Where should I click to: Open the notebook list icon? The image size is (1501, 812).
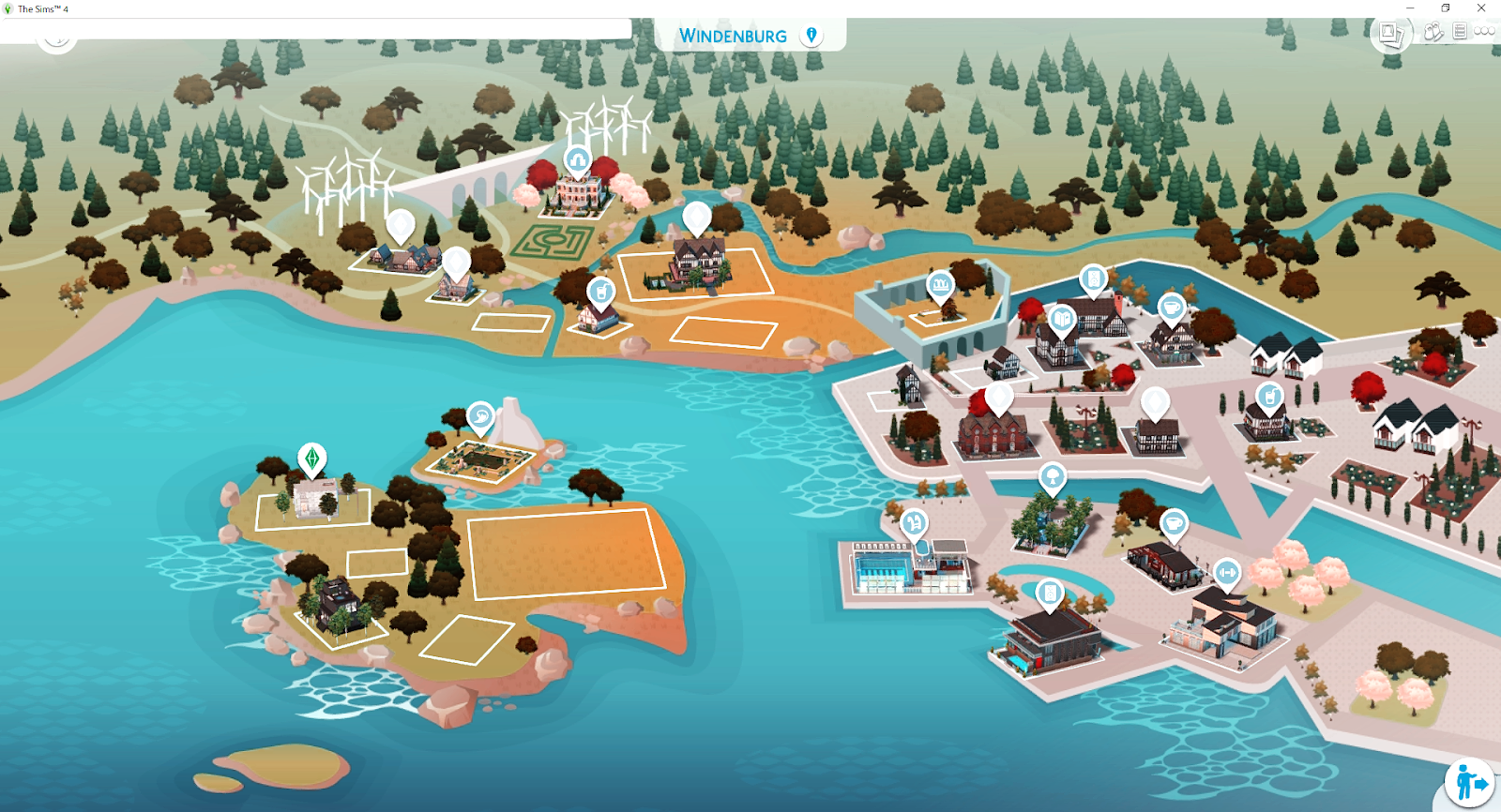[1460, 31]
